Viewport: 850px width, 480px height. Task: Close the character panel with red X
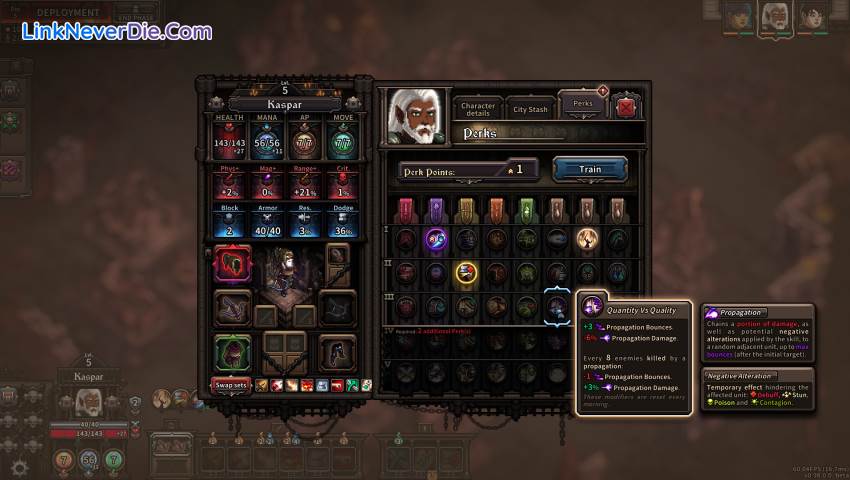[627, 107]
